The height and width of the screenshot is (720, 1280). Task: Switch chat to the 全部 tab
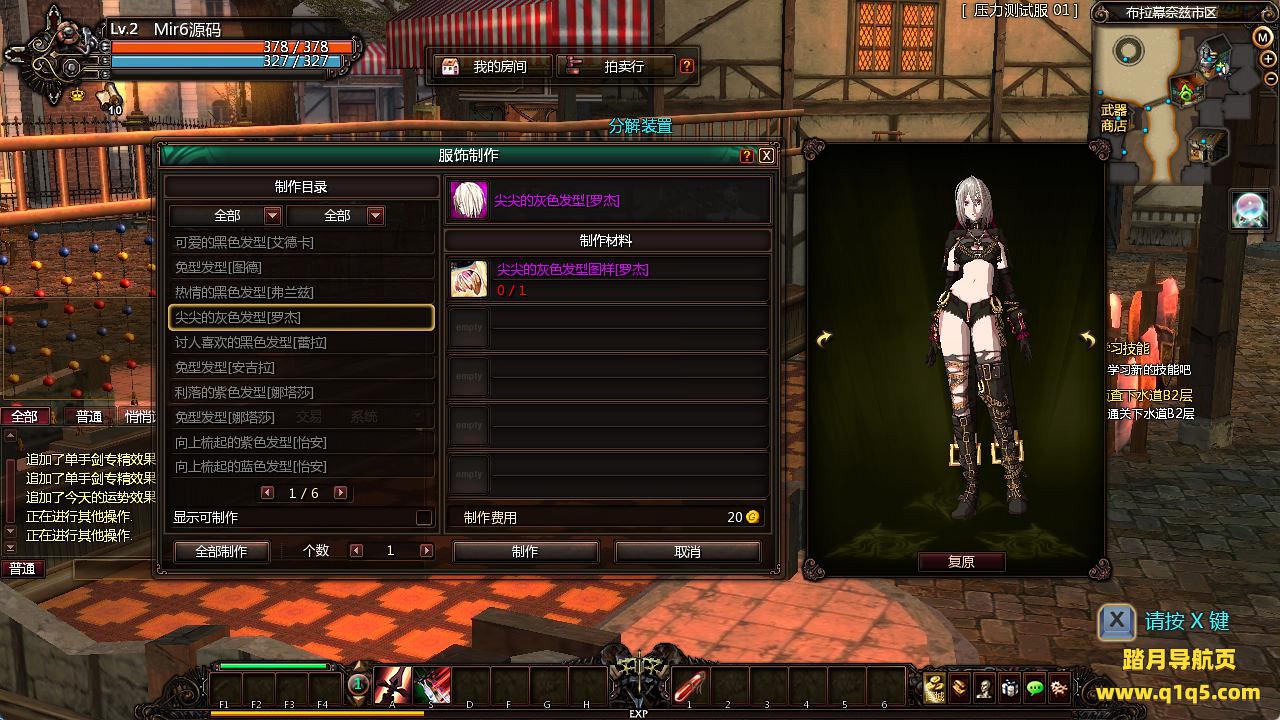[25, 416]
